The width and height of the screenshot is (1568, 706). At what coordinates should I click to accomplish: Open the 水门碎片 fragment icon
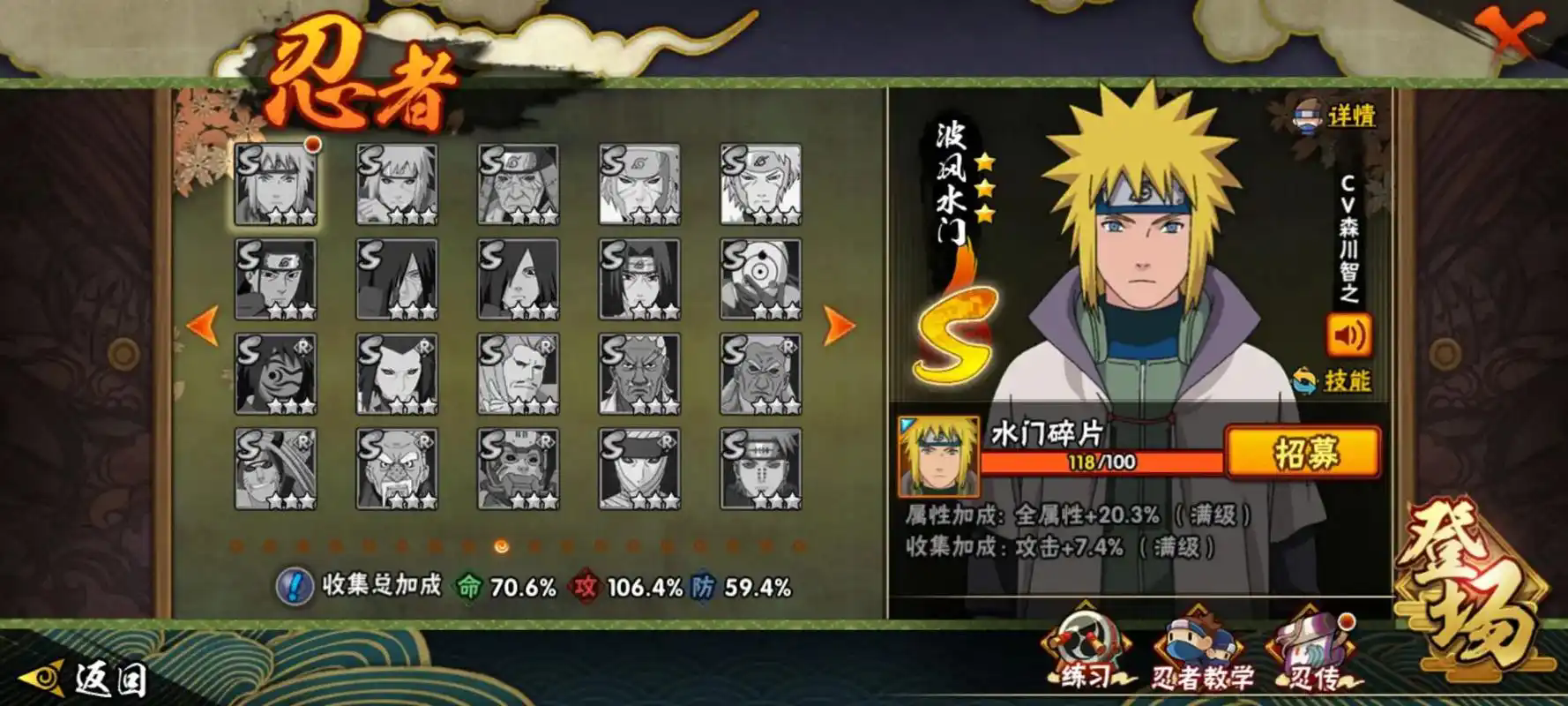pos(938,456)
